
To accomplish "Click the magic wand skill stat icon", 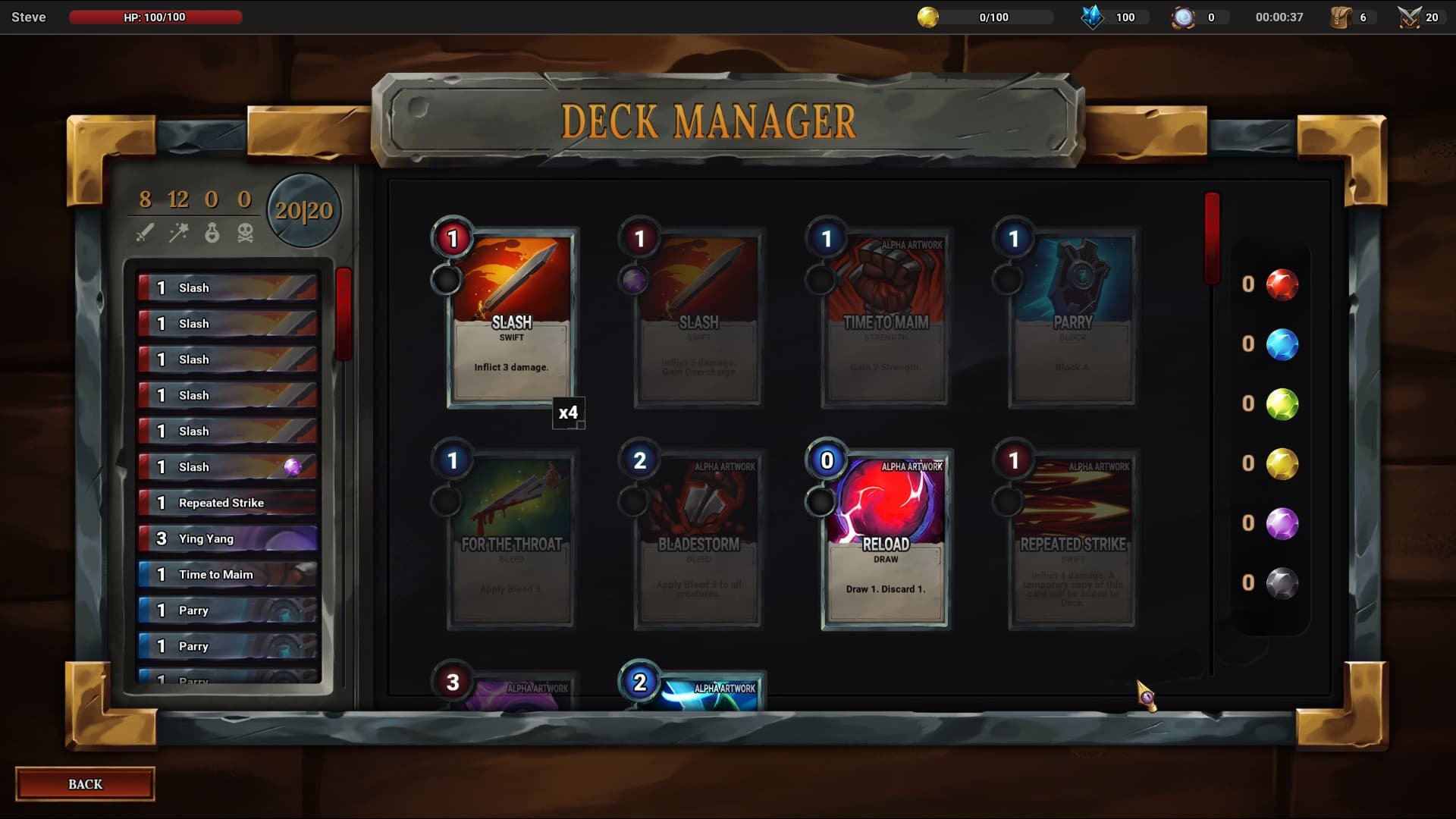I will click(179, 232).
